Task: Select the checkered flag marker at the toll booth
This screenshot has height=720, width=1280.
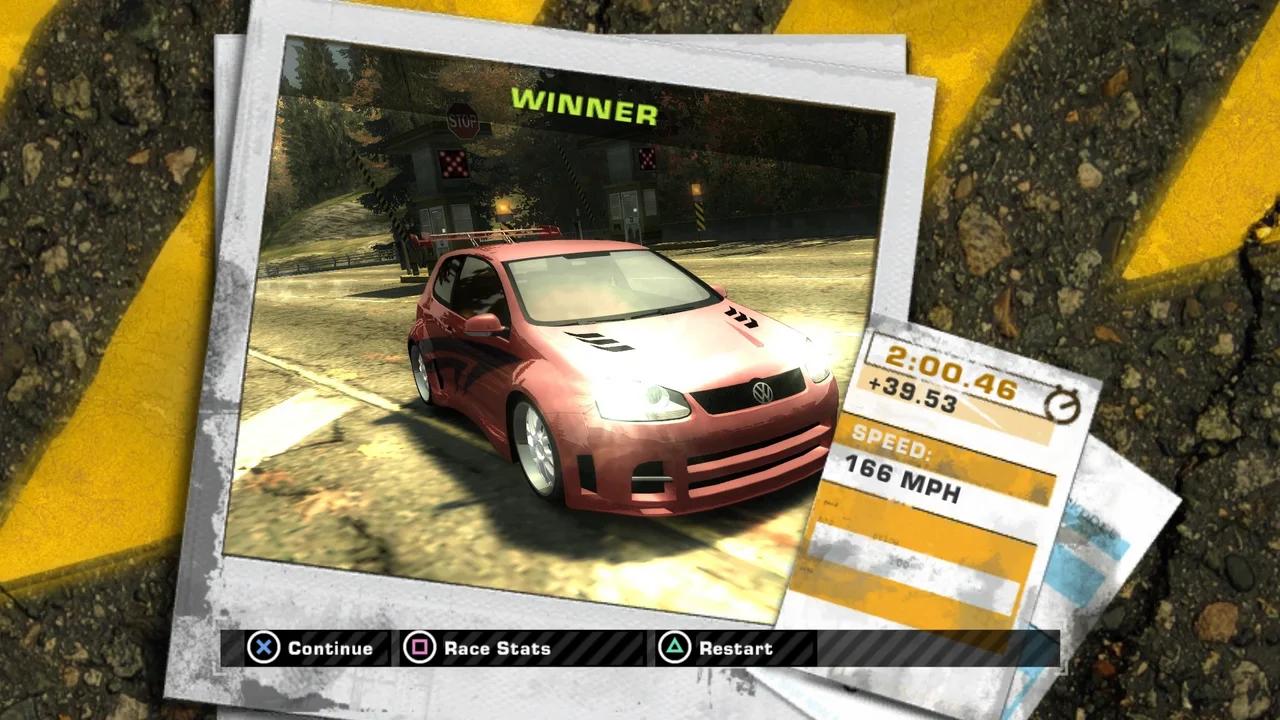Action: (x=454, y=163)
